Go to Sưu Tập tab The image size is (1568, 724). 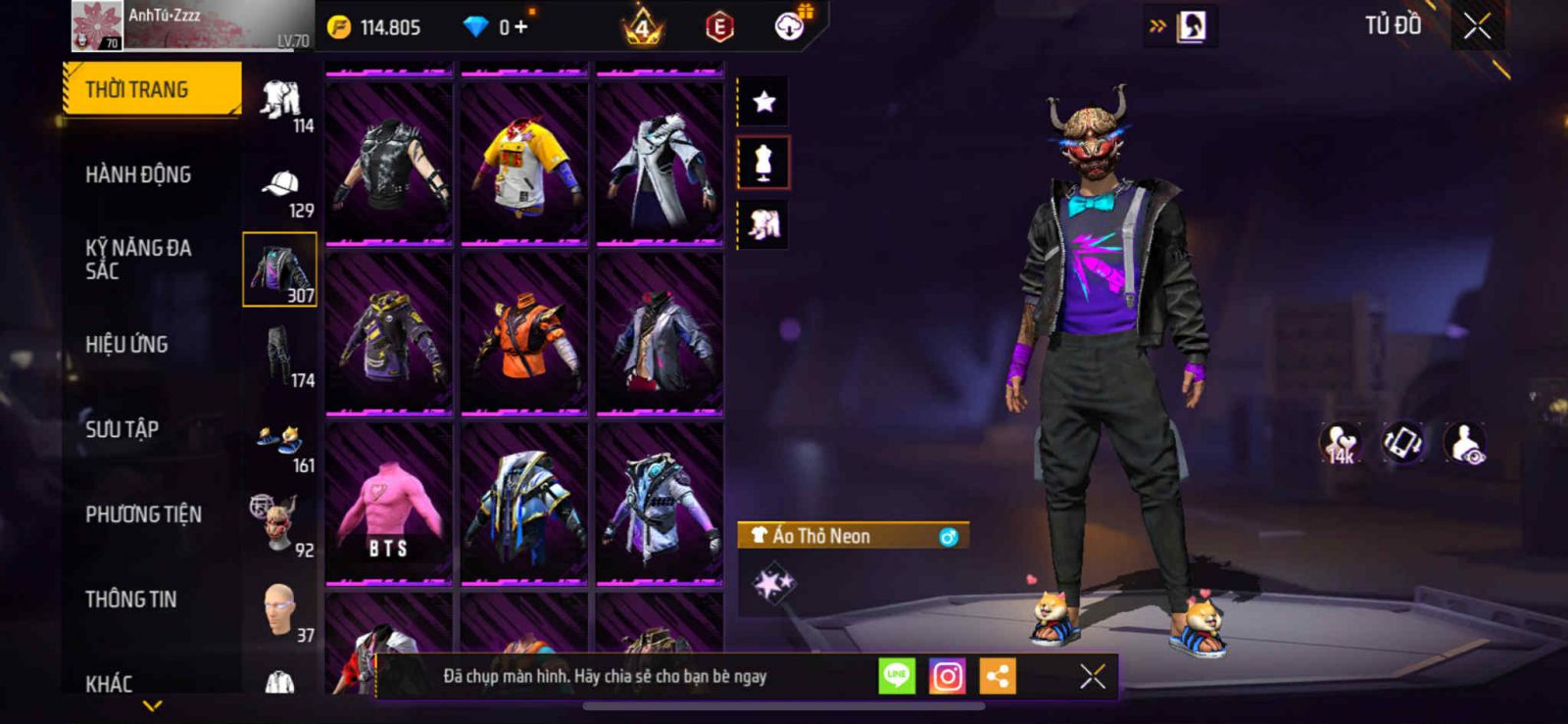122,429
